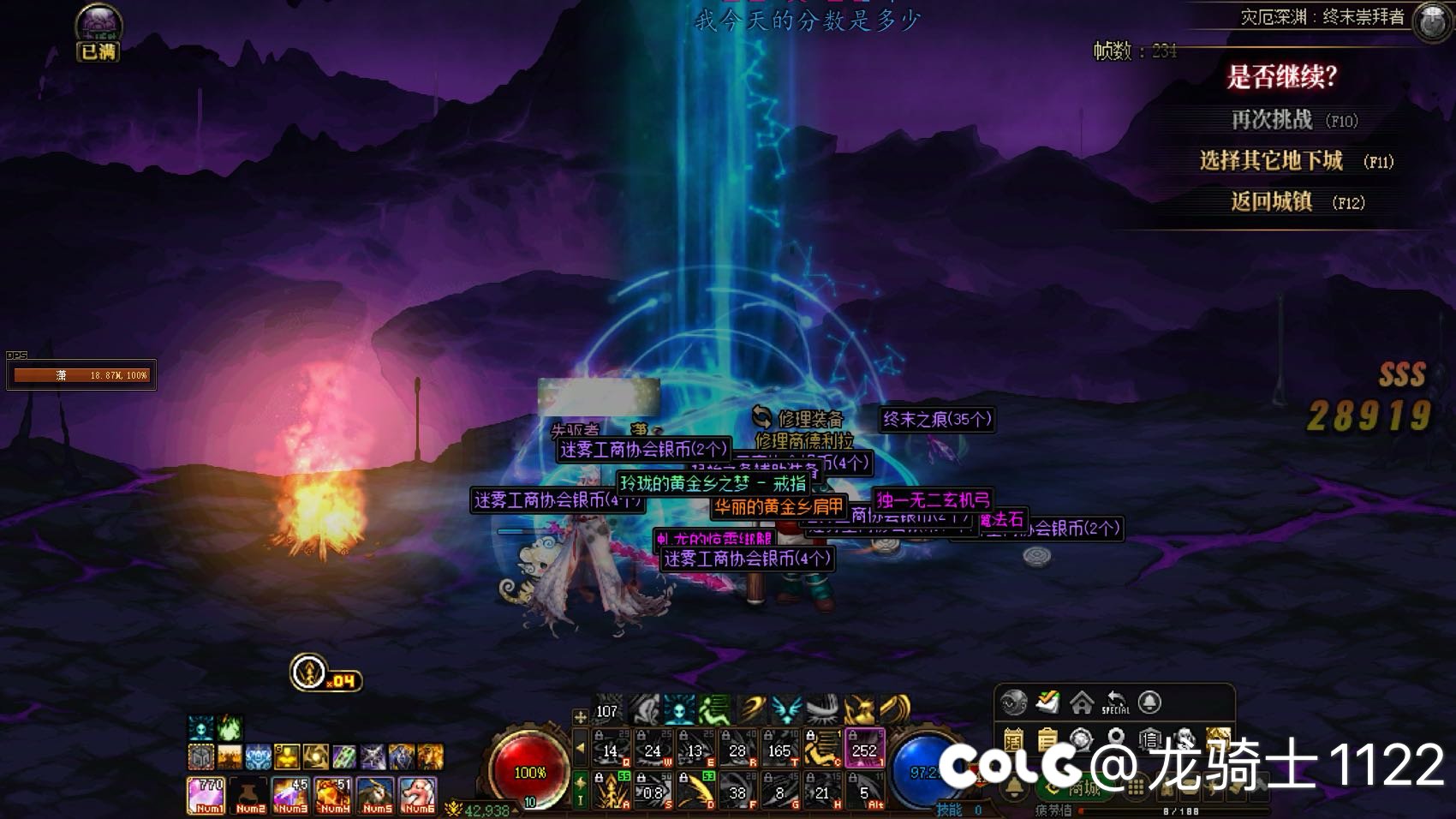
Task: Select 选择其它地下城 option
Action: [1272, 161]
